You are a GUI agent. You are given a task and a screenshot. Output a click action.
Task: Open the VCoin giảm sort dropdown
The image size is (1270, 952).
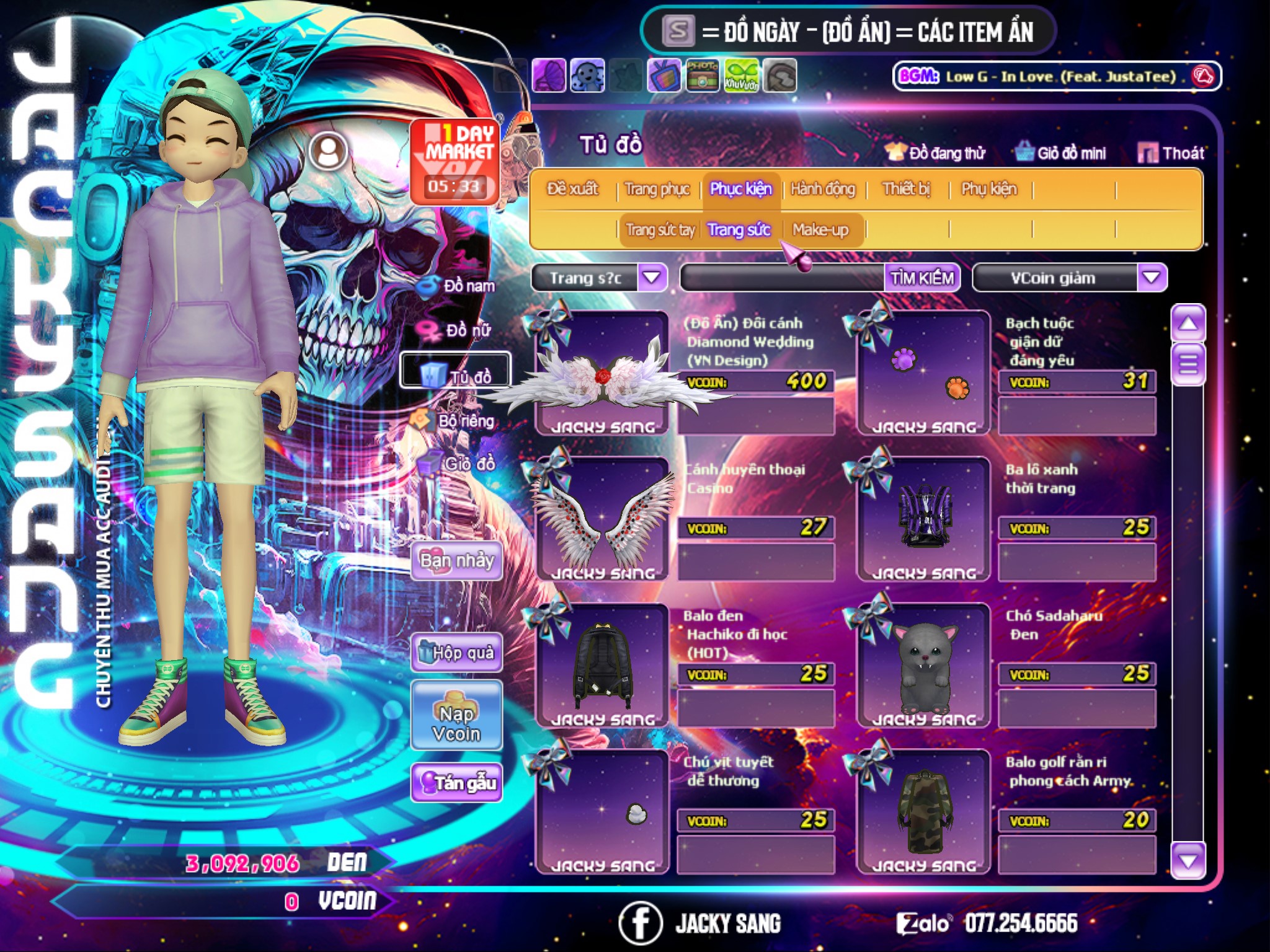click(1151, 278)
